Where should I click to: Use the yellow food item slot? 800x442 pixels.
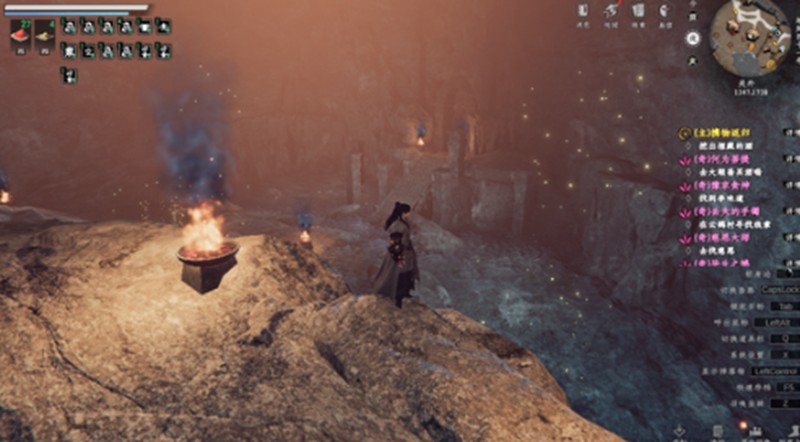point(45,36)
